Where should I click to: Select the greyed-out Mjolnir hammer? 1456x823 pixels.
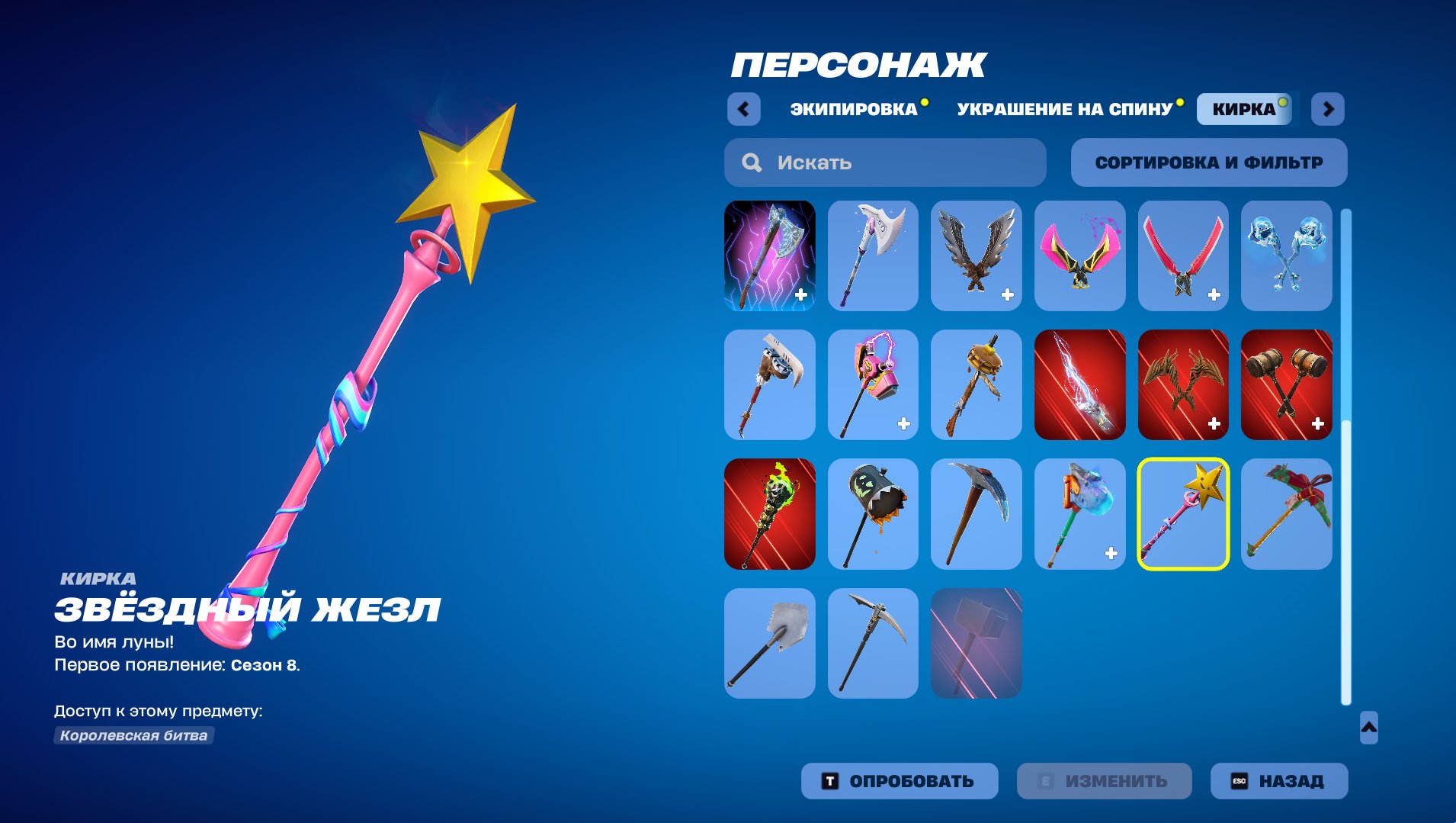coord(977,643)
